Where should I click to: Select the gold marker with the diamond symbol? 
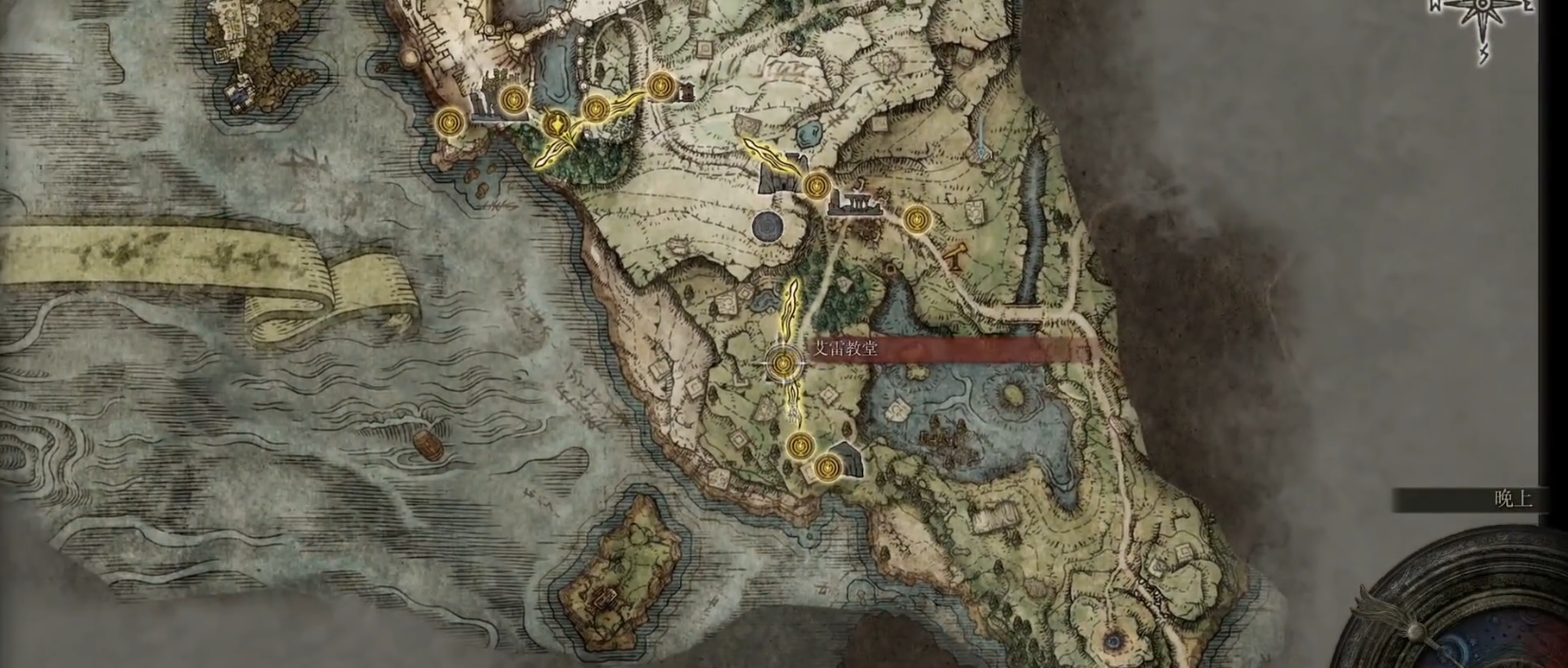pyautogui.click(x=557, y=123)
